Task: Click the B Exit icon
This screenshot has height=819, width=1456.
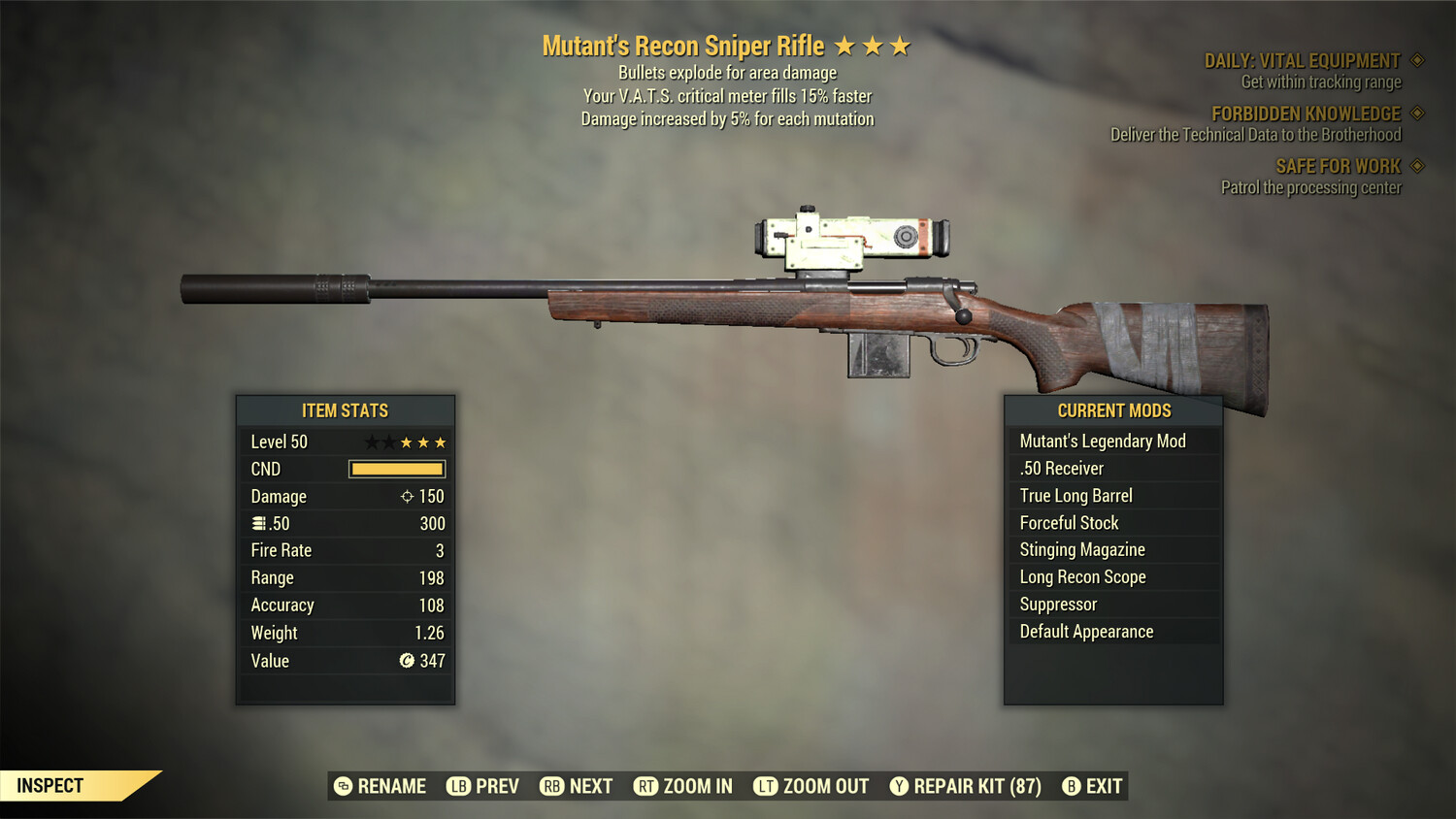Action: pos(1072,786)
